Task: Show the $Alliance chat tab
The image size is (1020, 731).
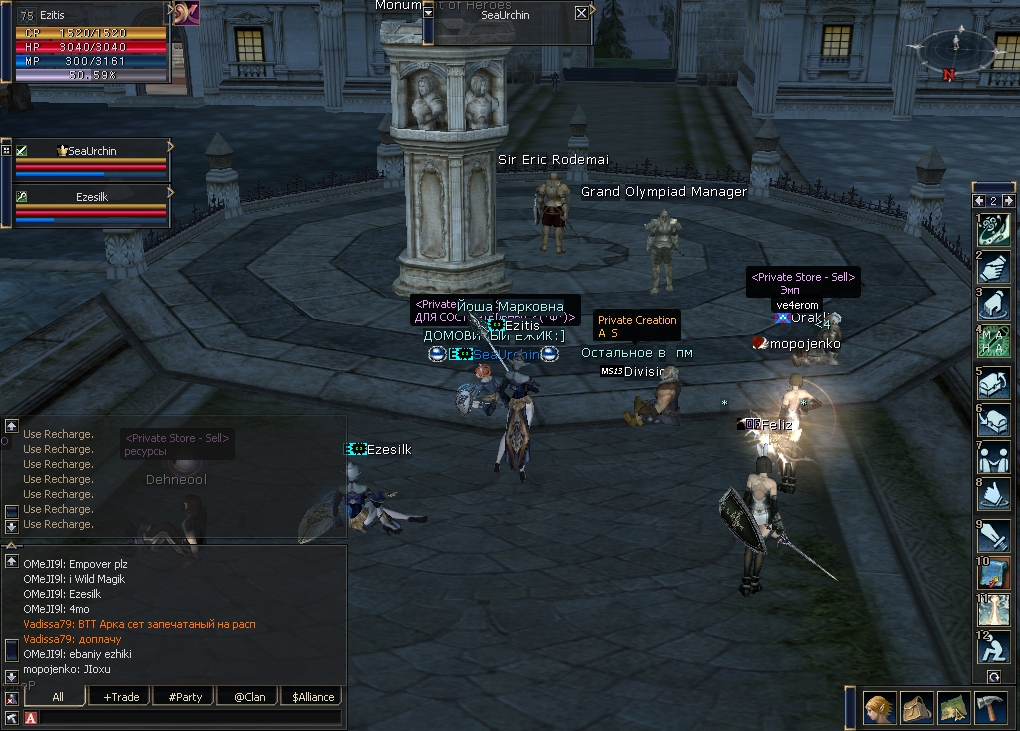Action: (x=313, y=696)
